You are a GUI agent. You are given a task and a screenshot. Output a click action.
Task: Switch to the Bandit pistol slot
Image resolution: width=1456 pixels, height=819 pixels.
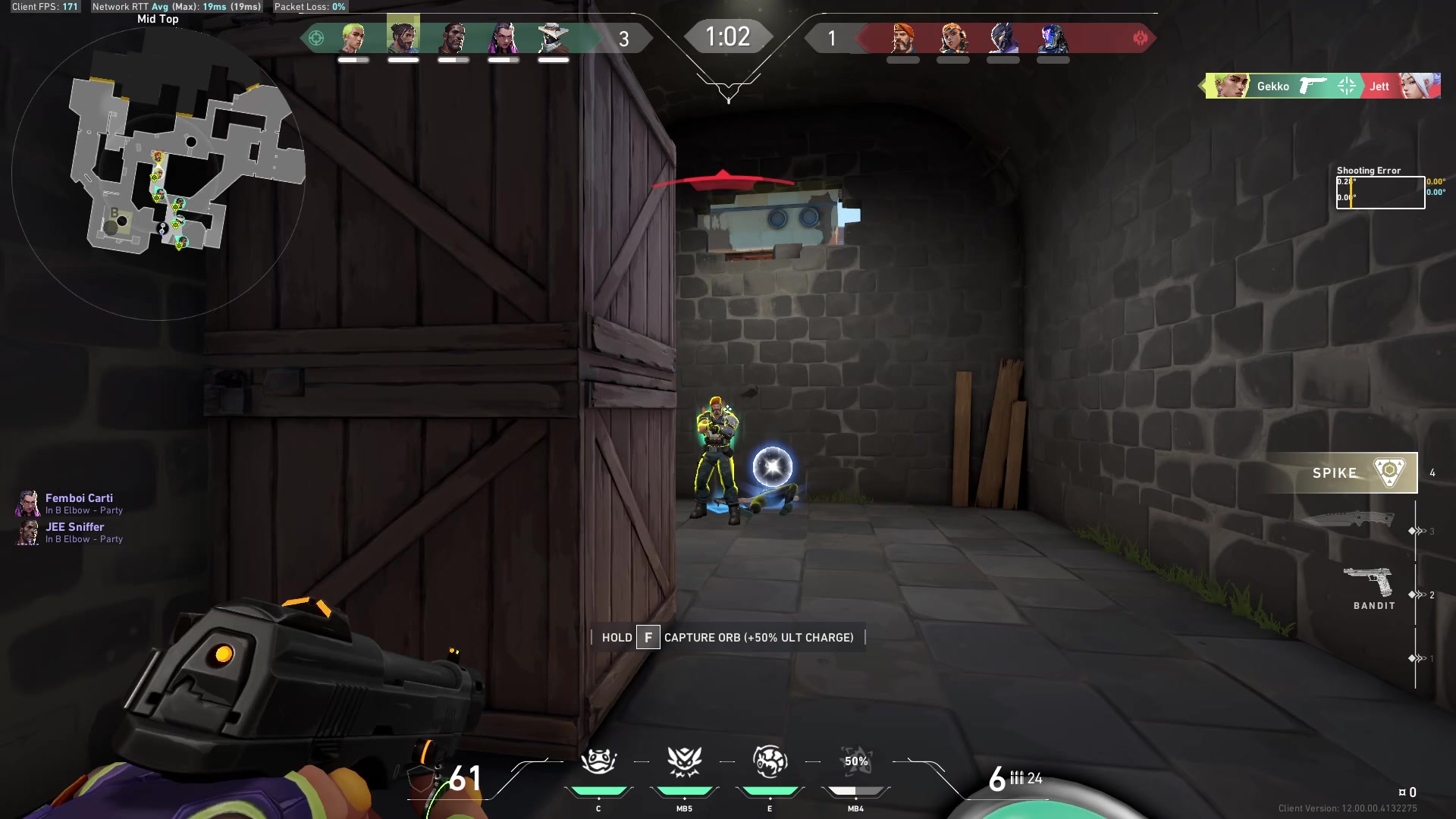coord(1368,587)
